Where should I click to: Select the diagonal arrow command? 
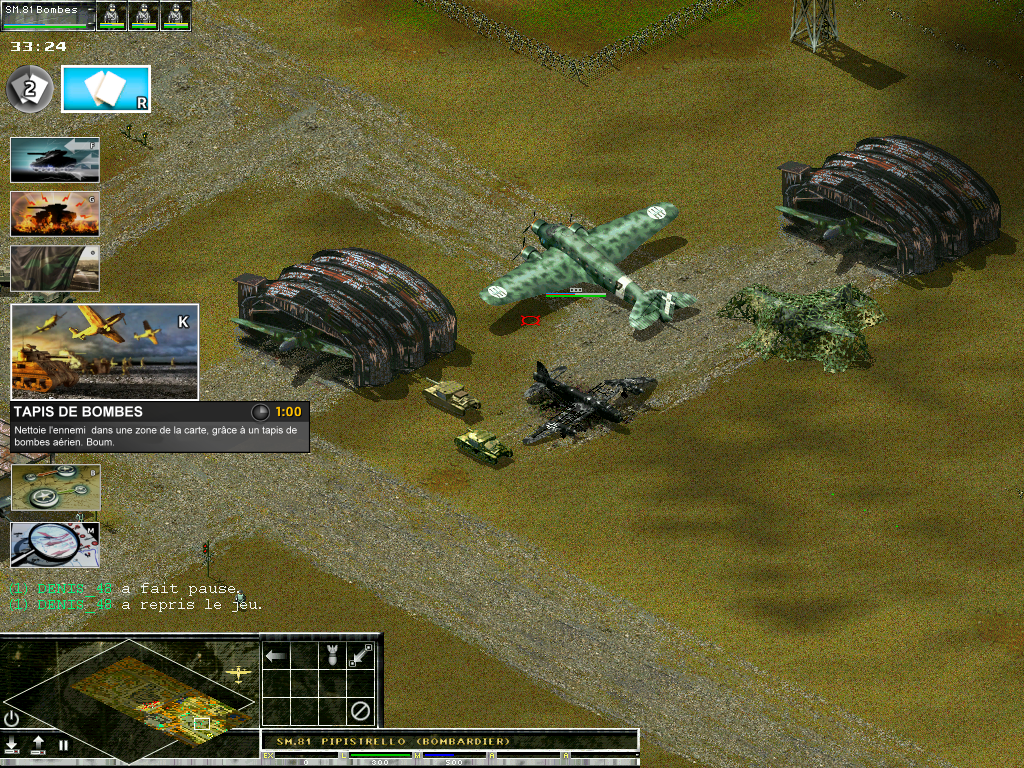pyautogui.click(x=361, y=656)
